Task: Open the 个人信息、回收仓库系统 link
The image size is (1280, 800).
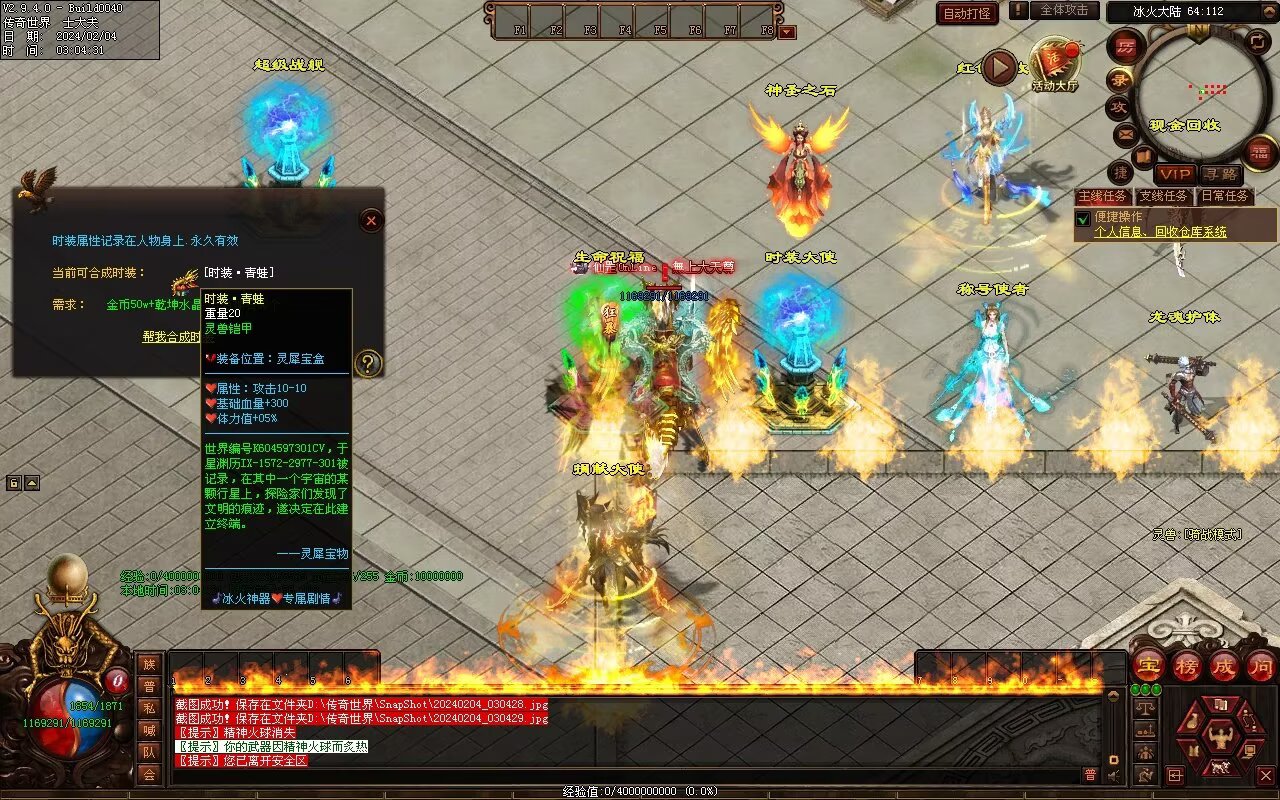Action: [1160, 232]
